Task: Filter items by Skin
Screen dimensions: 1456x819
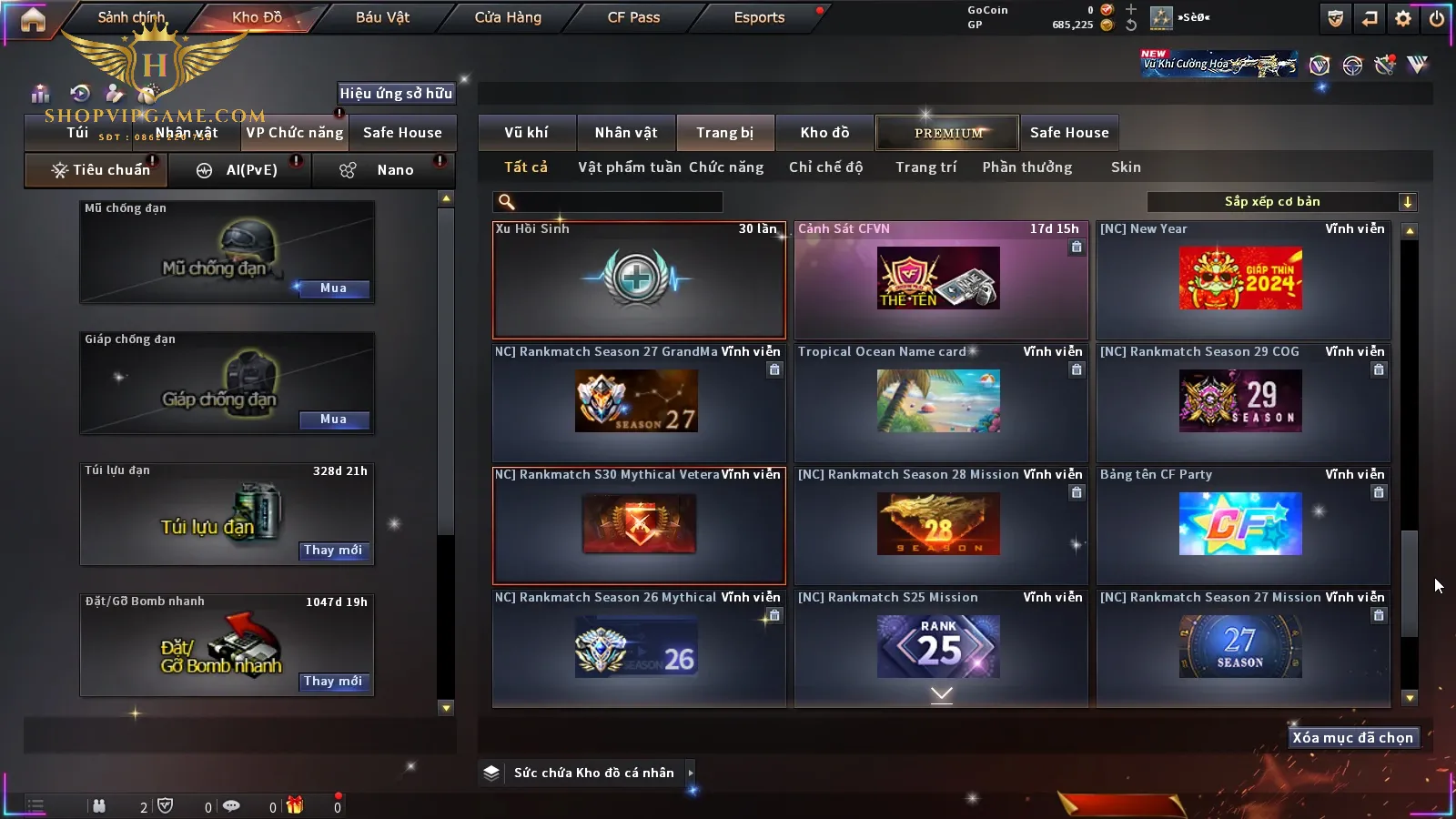Action: pyautogui.click(x=1126, y=167)
